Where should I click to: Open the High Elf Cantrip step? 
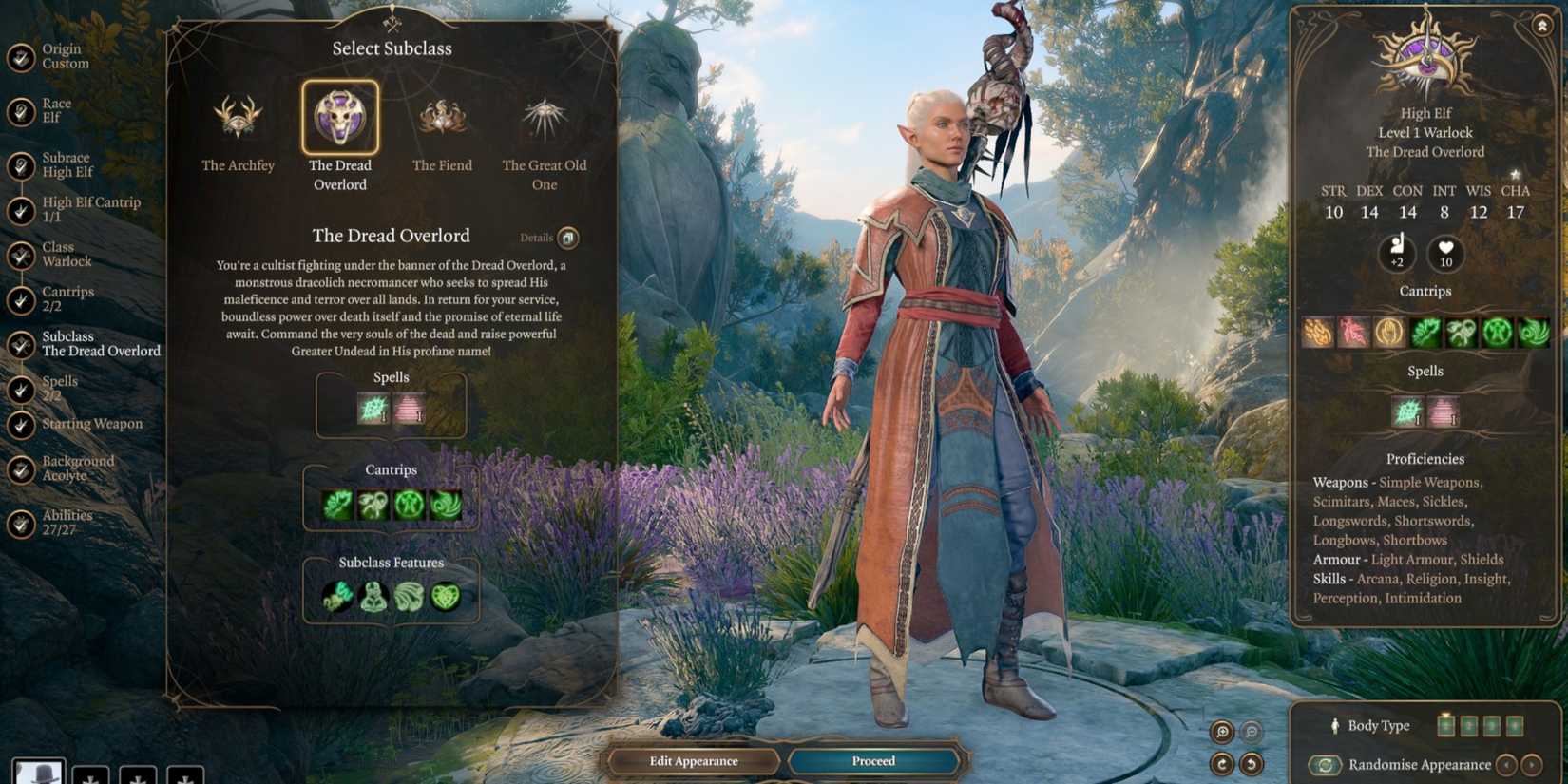[90, 210]
